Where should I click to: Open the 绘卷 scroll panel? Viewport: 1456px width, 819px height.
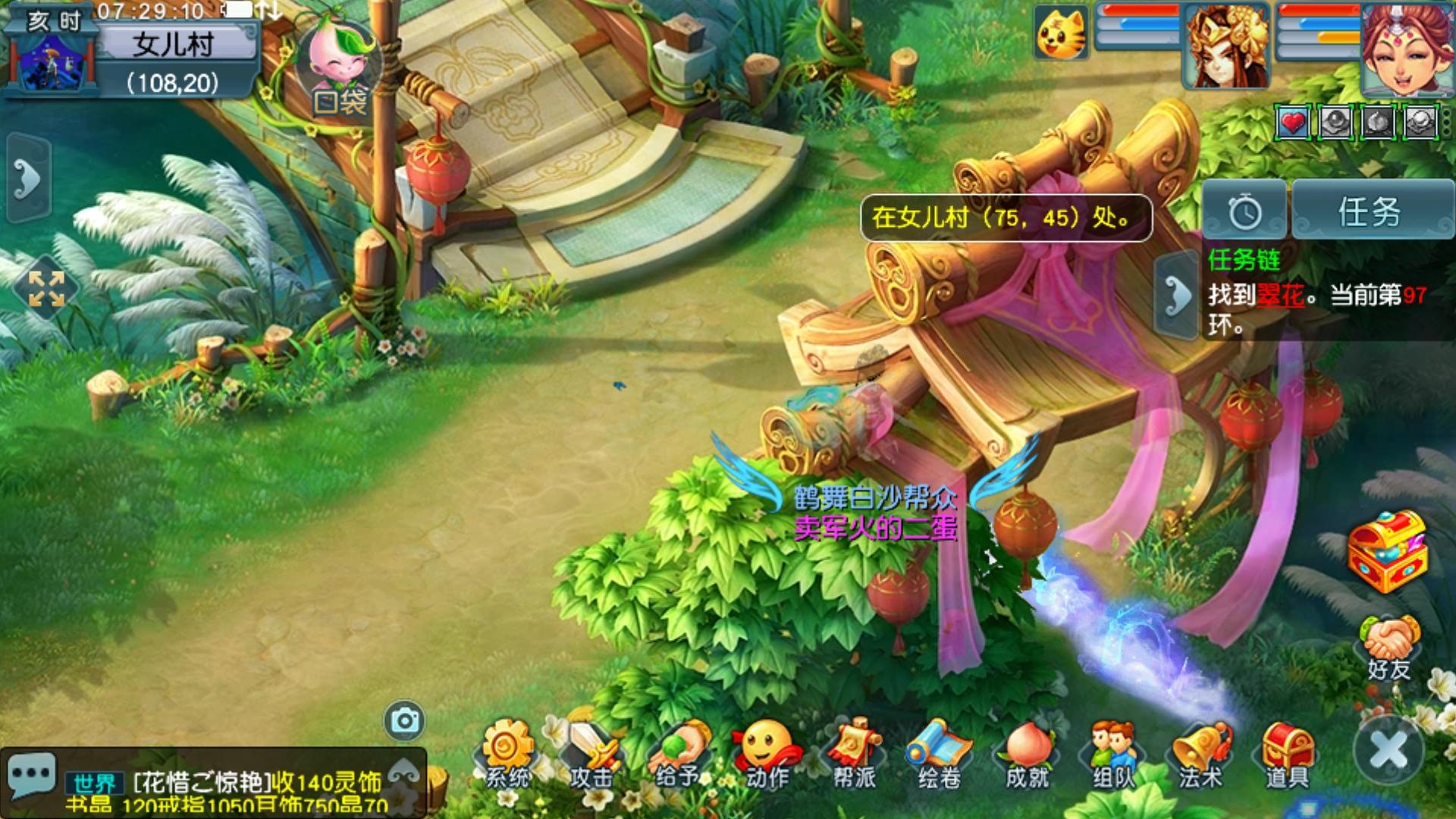click(x=940, y=754)
